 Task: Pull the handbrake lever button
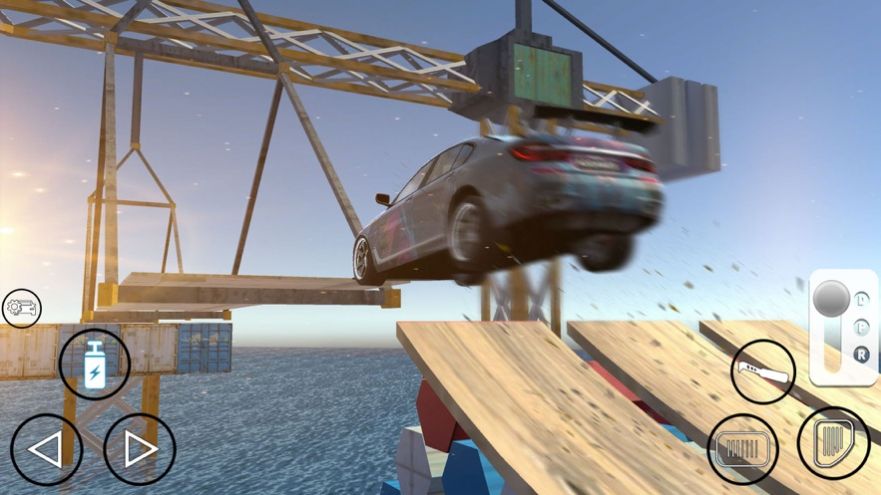click(763, 372)
